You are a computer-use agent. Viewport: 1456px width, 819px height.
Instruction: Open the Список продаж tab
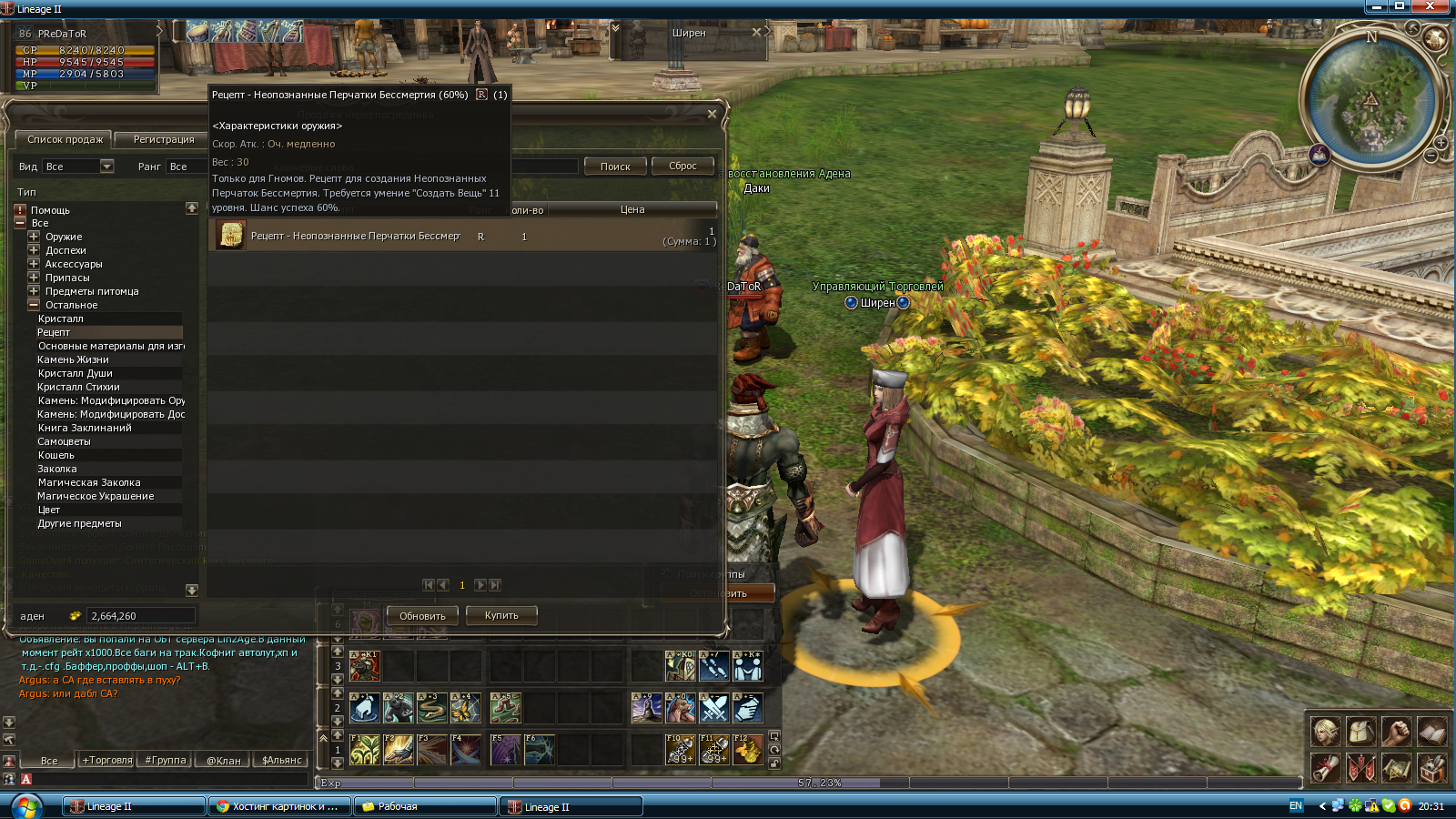pyautogui.click(x=65, y=140)
